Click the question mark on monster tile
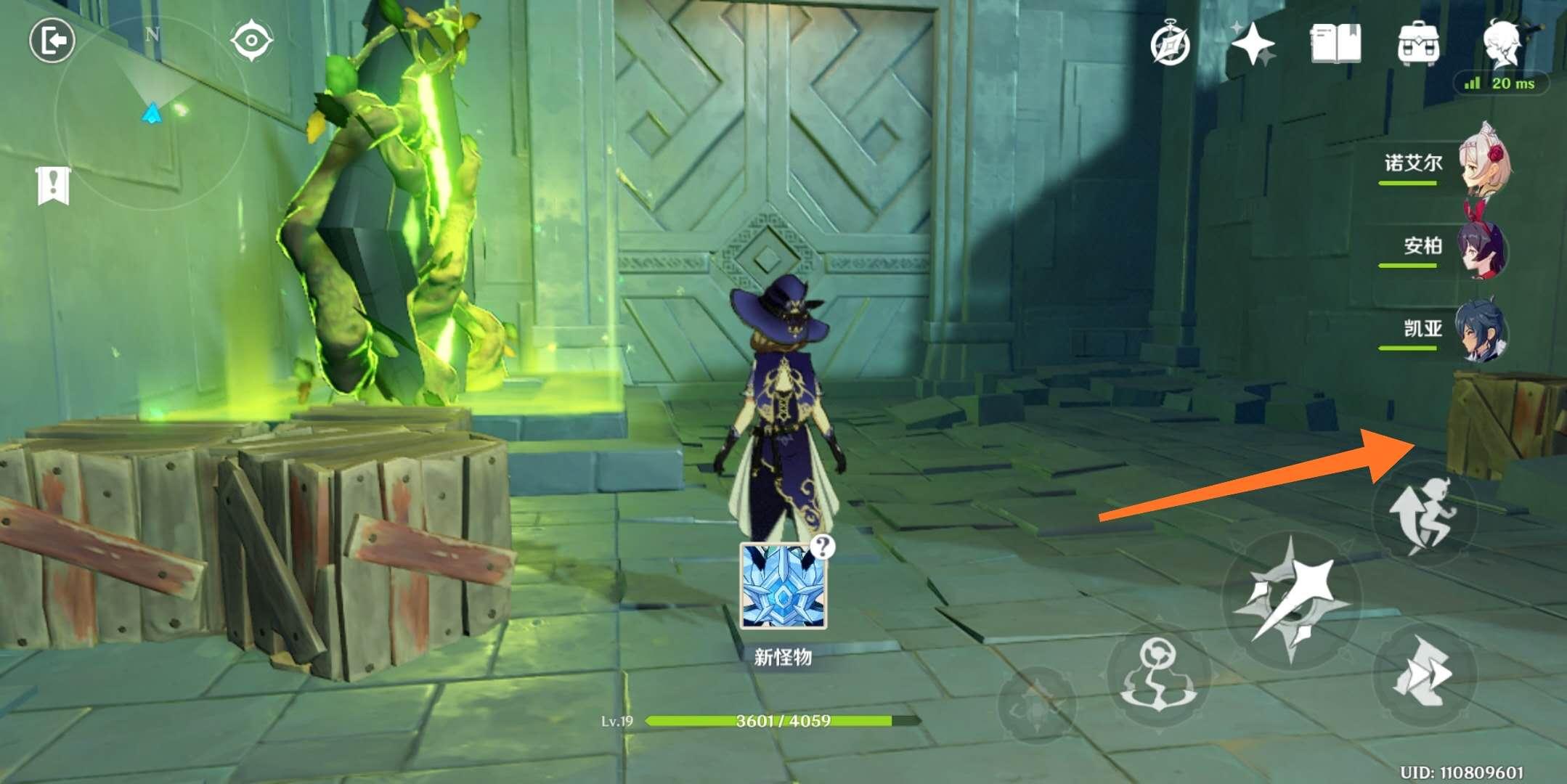Screen dimensions: 1567x784 822,547
